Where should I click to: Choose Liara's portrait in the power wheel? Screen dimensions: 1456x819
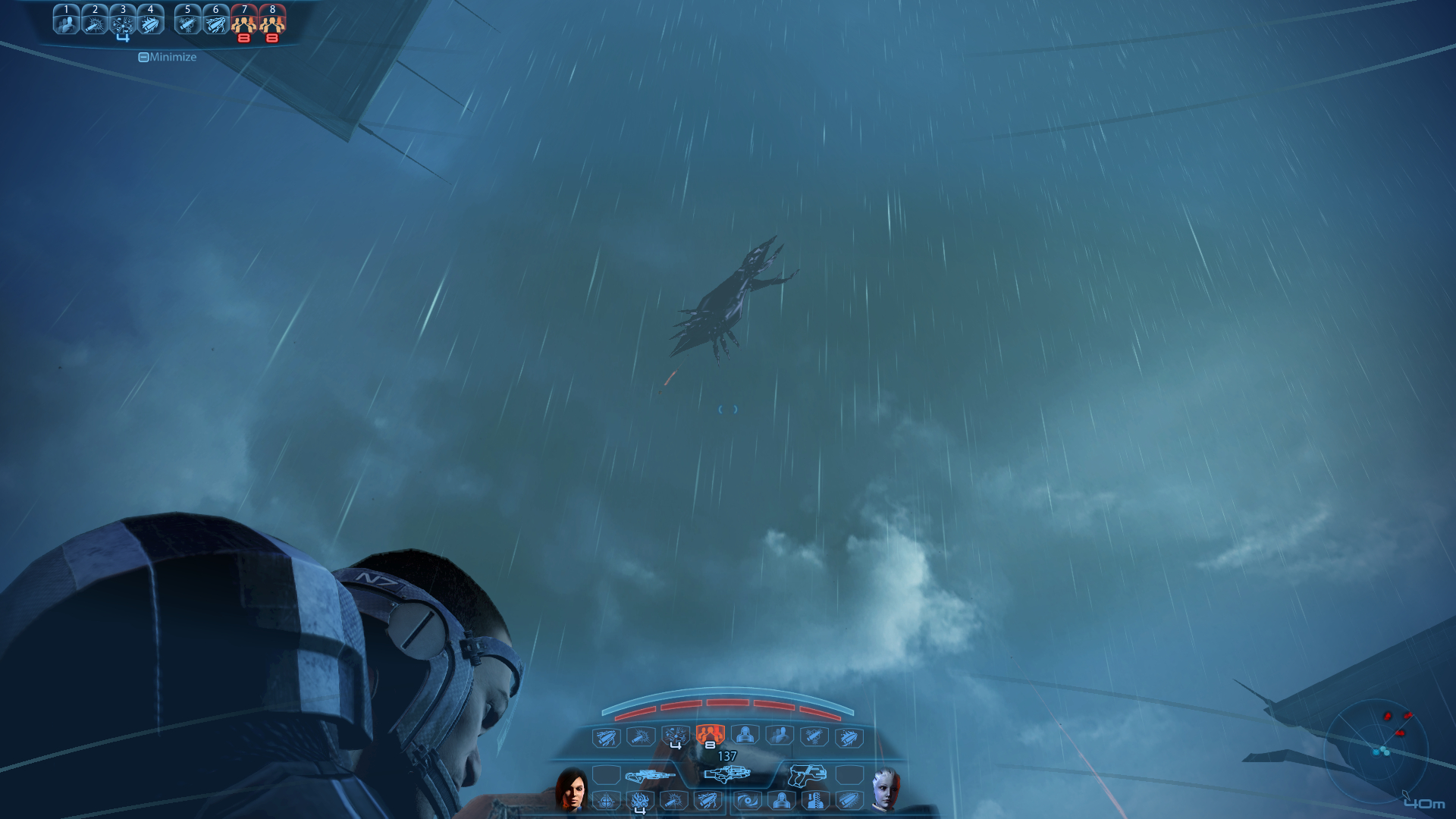(x=885, y=789)
